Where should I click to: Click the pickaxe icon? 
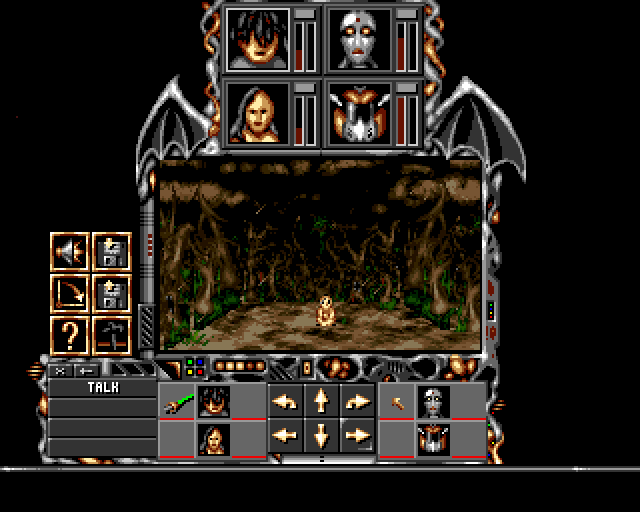coord(109,335)
